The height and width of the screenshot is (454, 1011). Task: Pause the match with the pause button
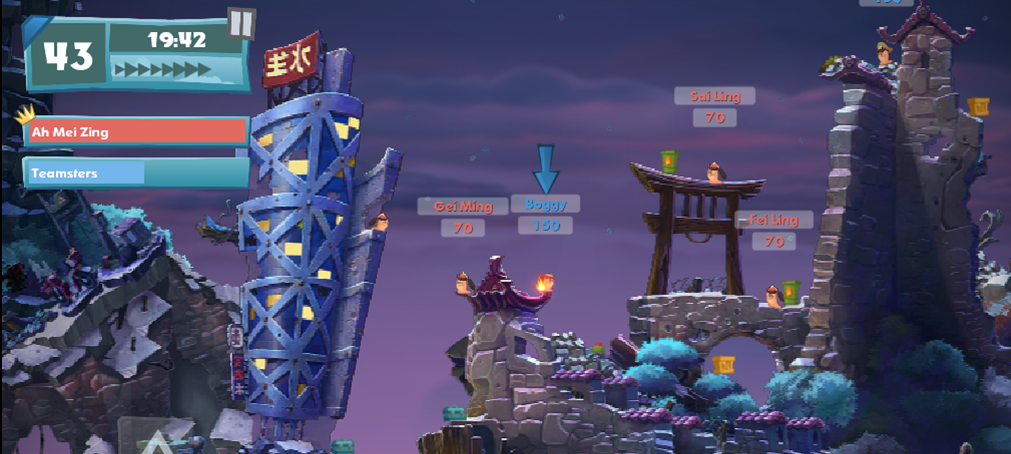click(x=241, y=22)
